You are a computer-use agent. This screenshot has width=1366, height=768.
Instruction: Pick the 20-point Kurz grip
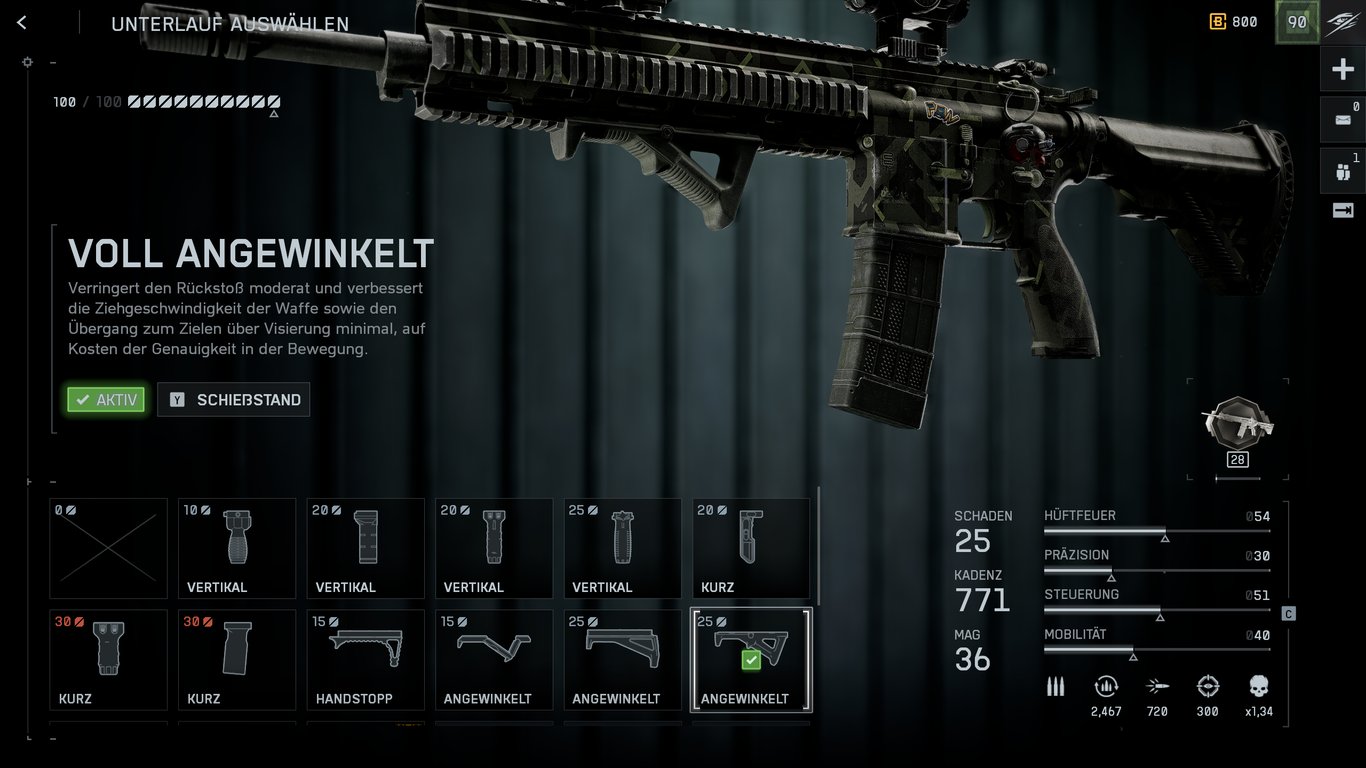click(751, 548)
